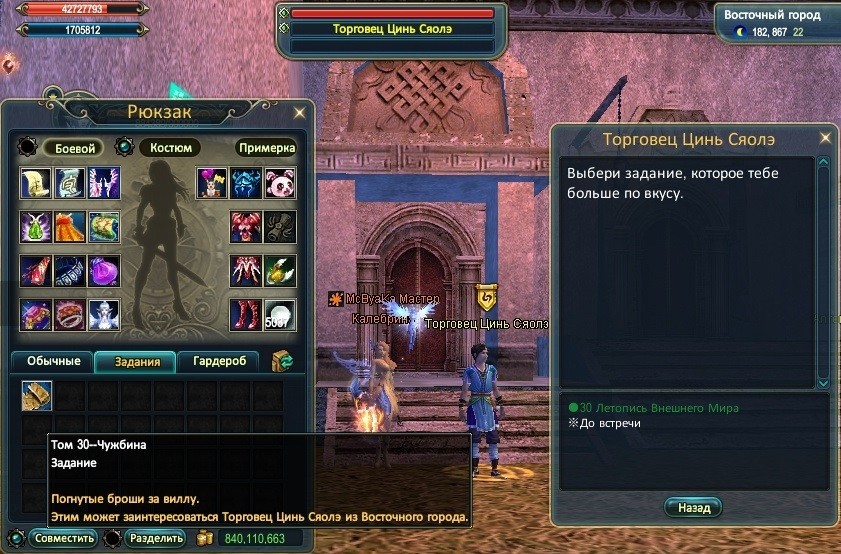Open the Примерка fitting option
The height and width of the screenshot is (554, 841).
click(266, 148)
